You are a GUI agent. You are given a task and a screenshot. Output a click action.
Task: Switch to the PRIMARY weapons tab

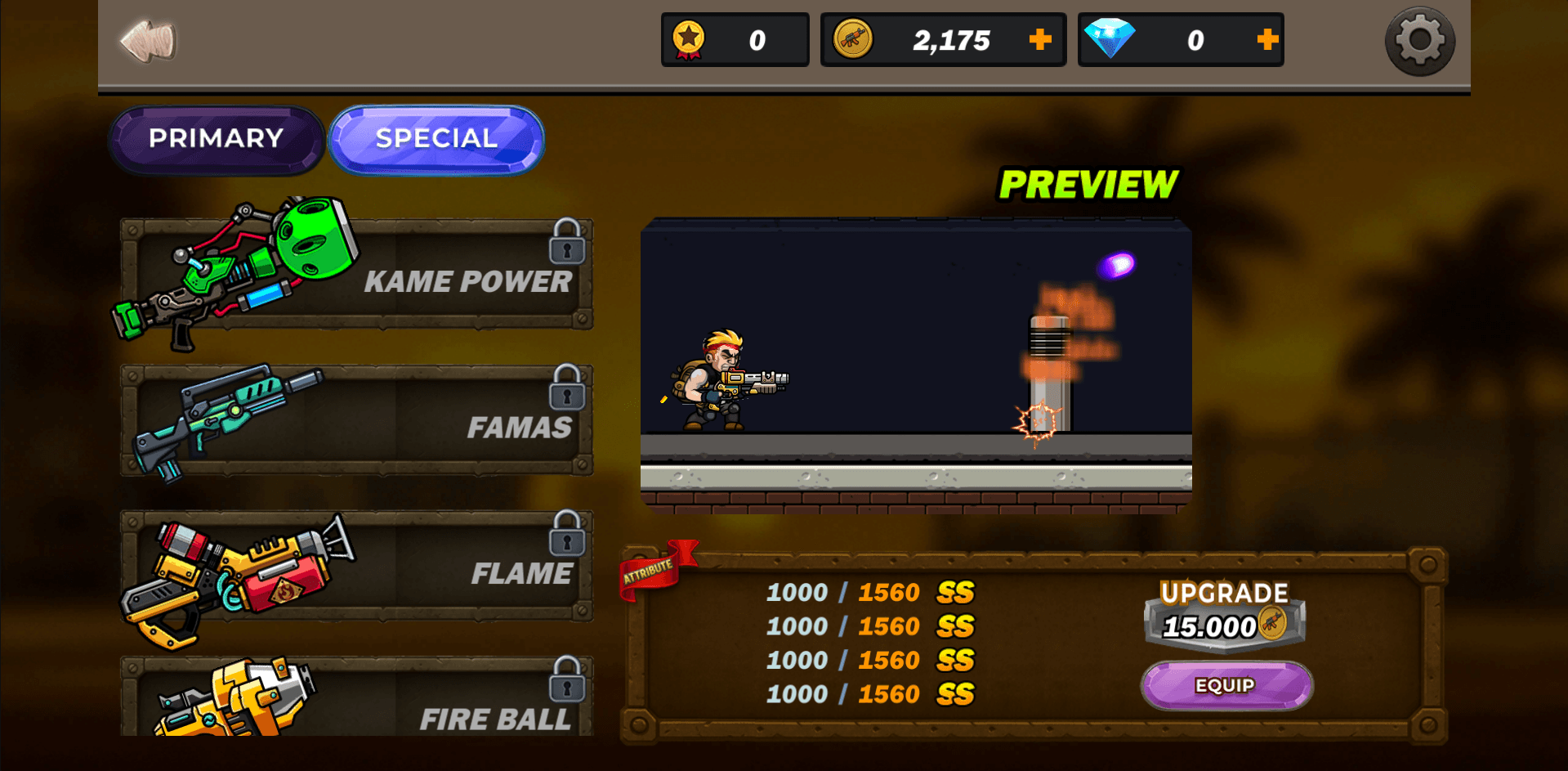coord(215,139)
